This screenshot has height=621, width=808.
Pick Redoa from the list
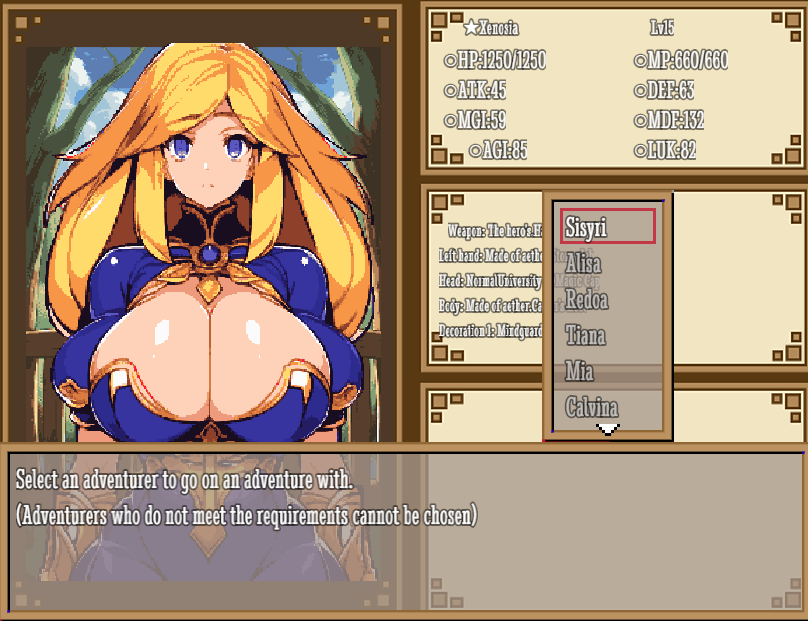[608, 299]
